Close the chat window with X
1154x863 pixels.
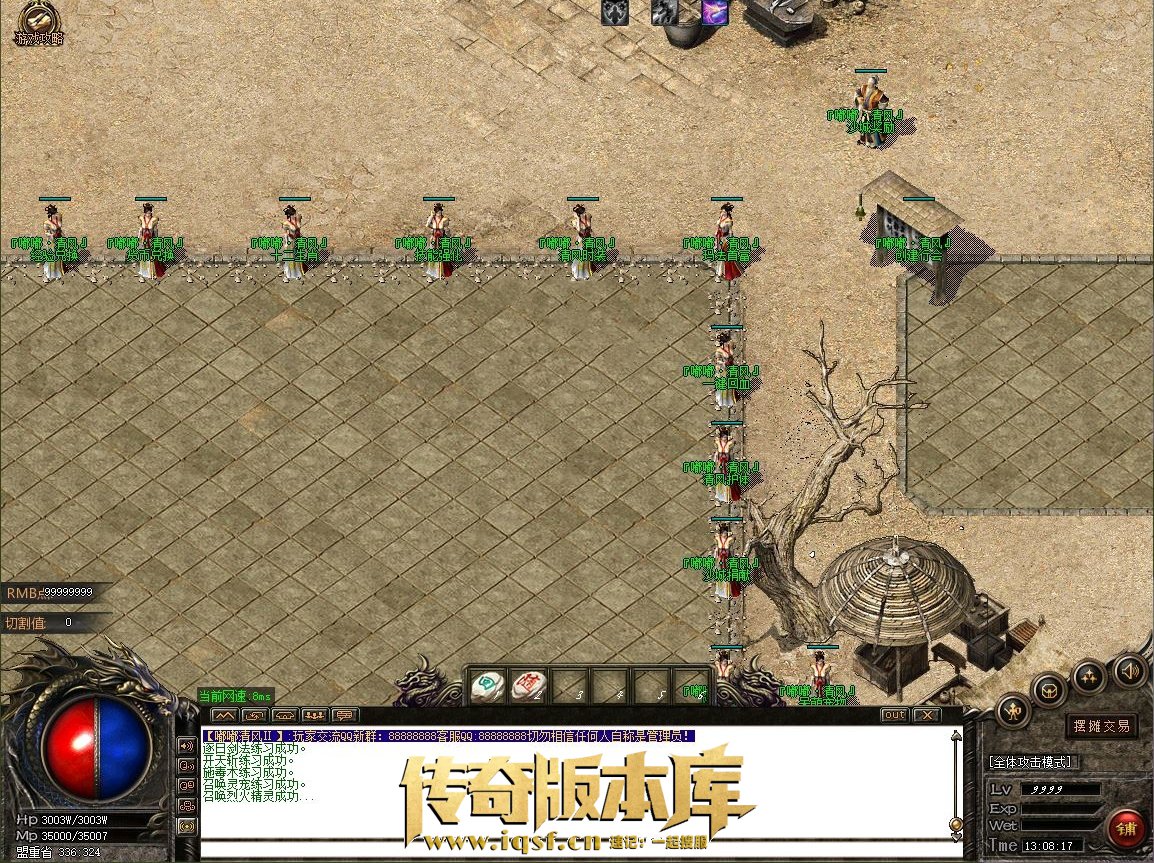coord(927,715)
